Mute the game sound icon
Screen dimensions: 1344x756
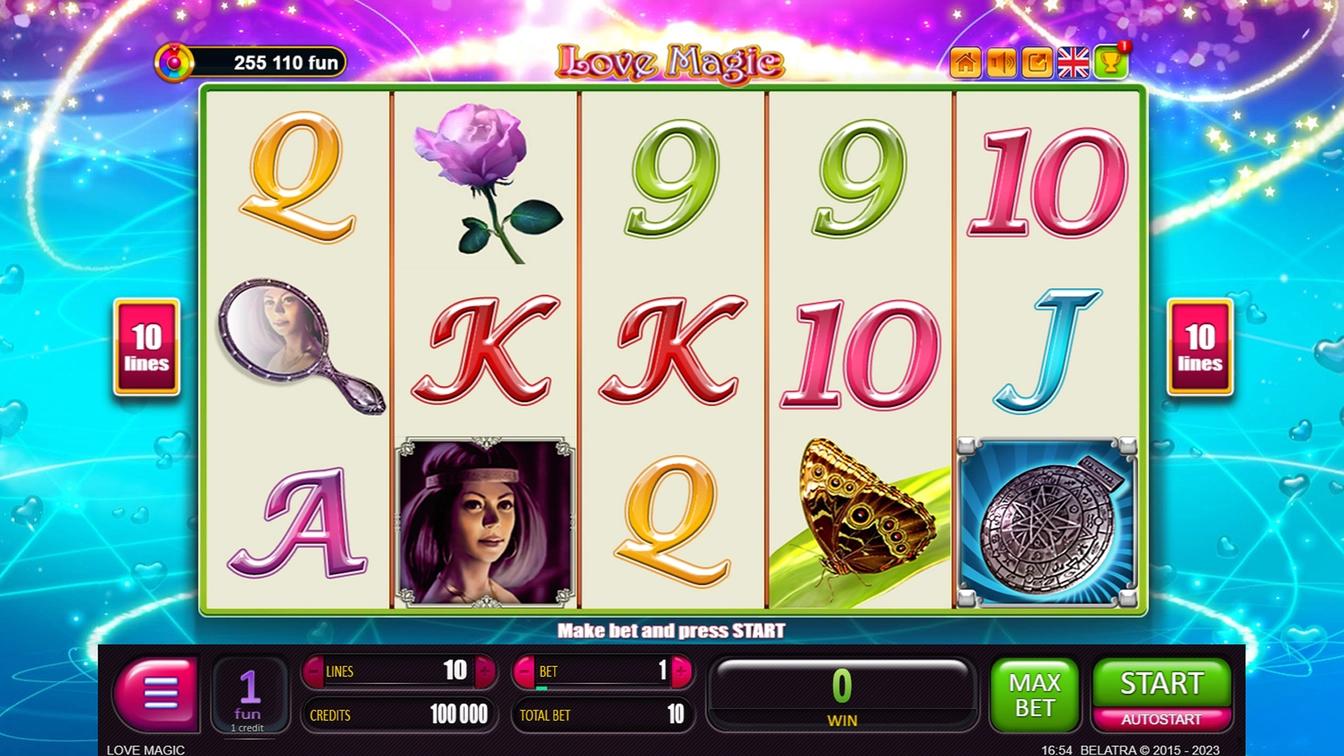(x=1001, y=62)
